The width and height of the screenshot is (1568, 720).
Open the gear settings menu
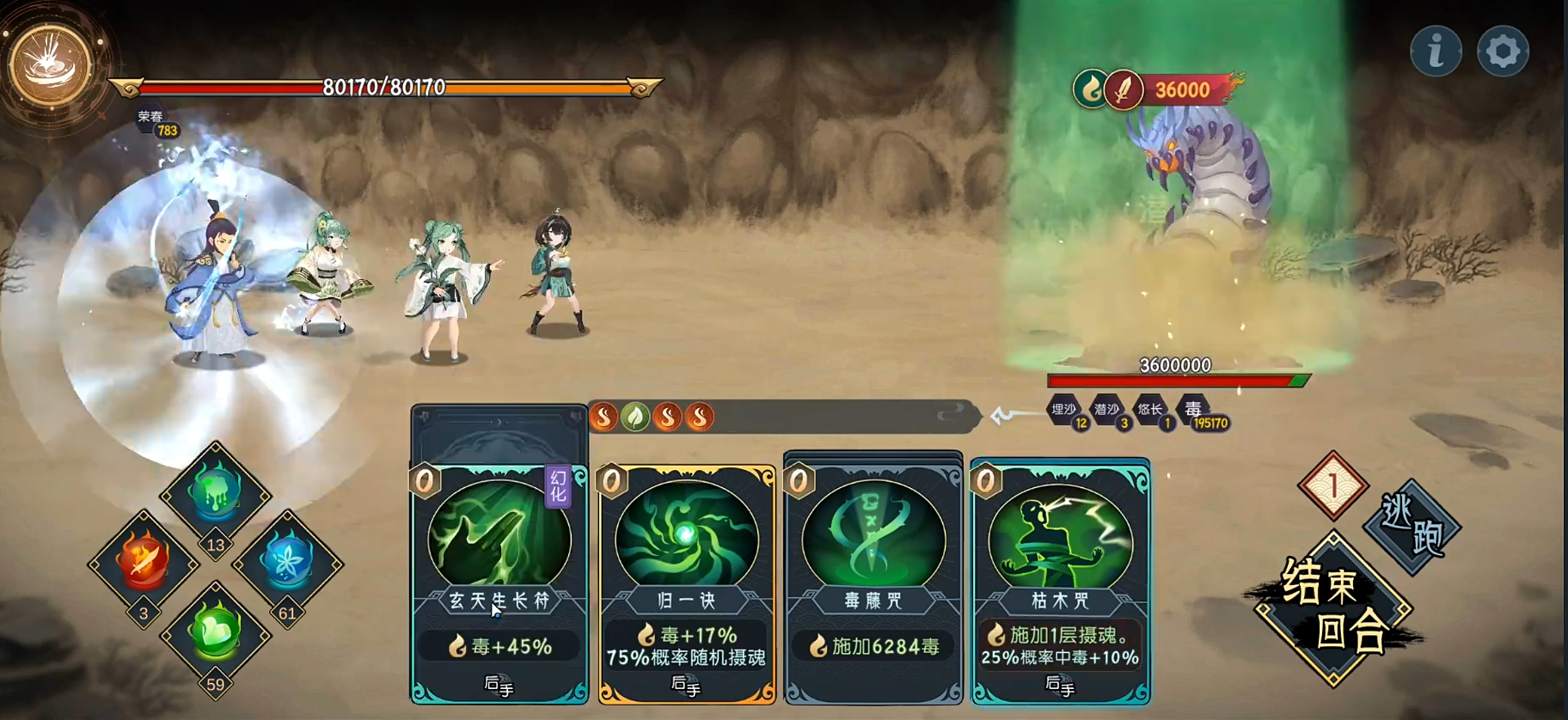1503,52
